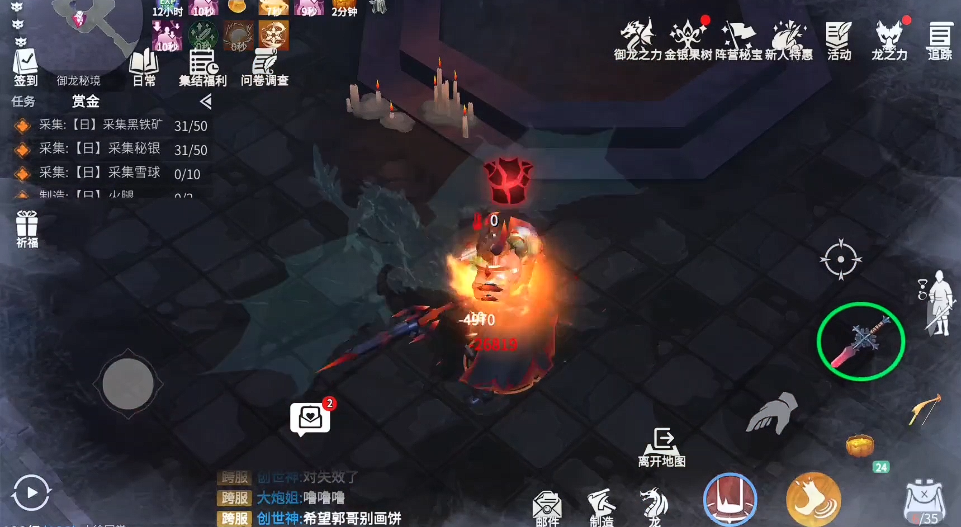Open the 活动 events menu
Viewport: 961px width, 527px height.
click(x=839, y=40)
